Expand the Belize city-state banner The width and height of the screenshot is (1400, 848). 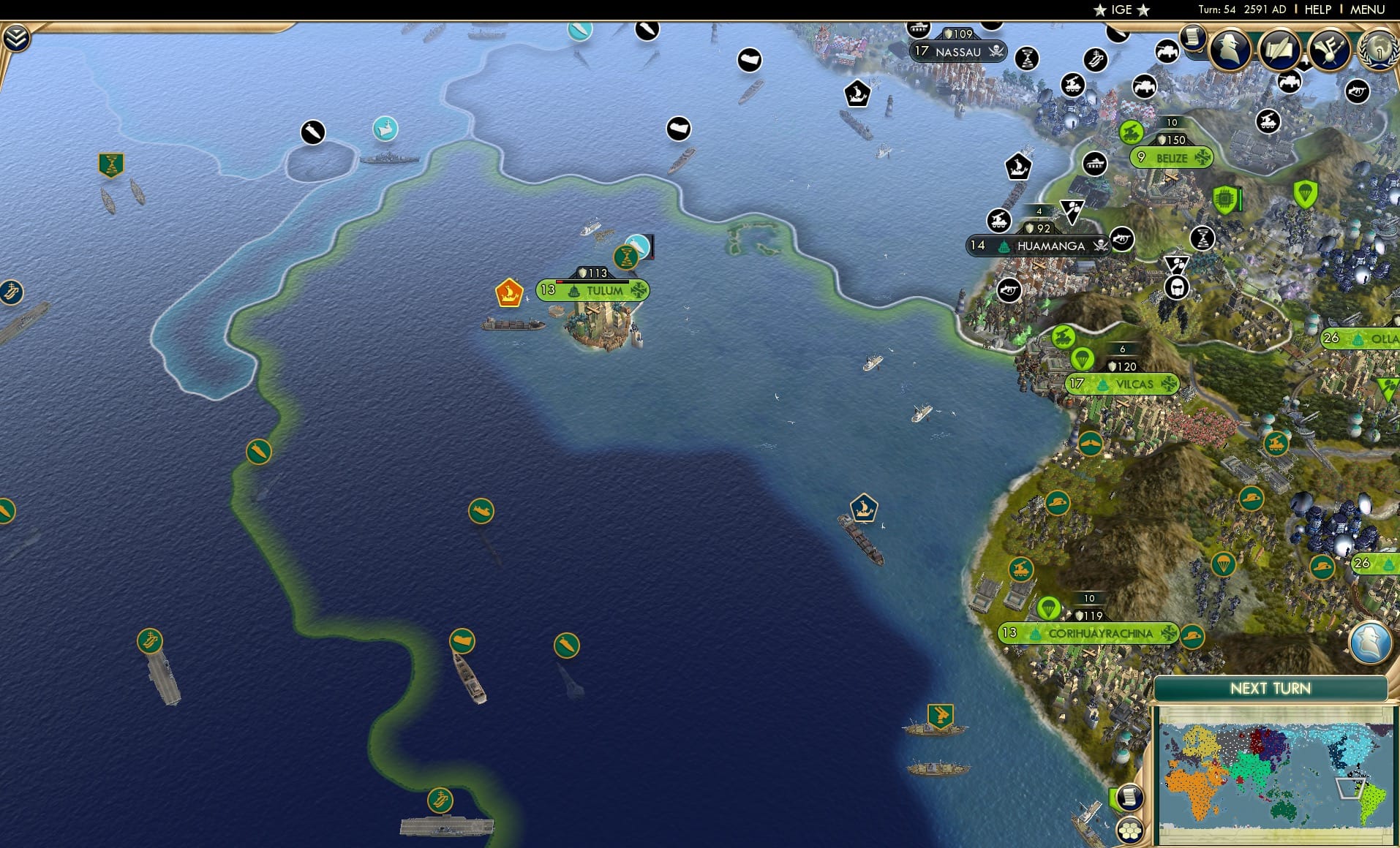pyautogui.click(x=1172, y=157)
